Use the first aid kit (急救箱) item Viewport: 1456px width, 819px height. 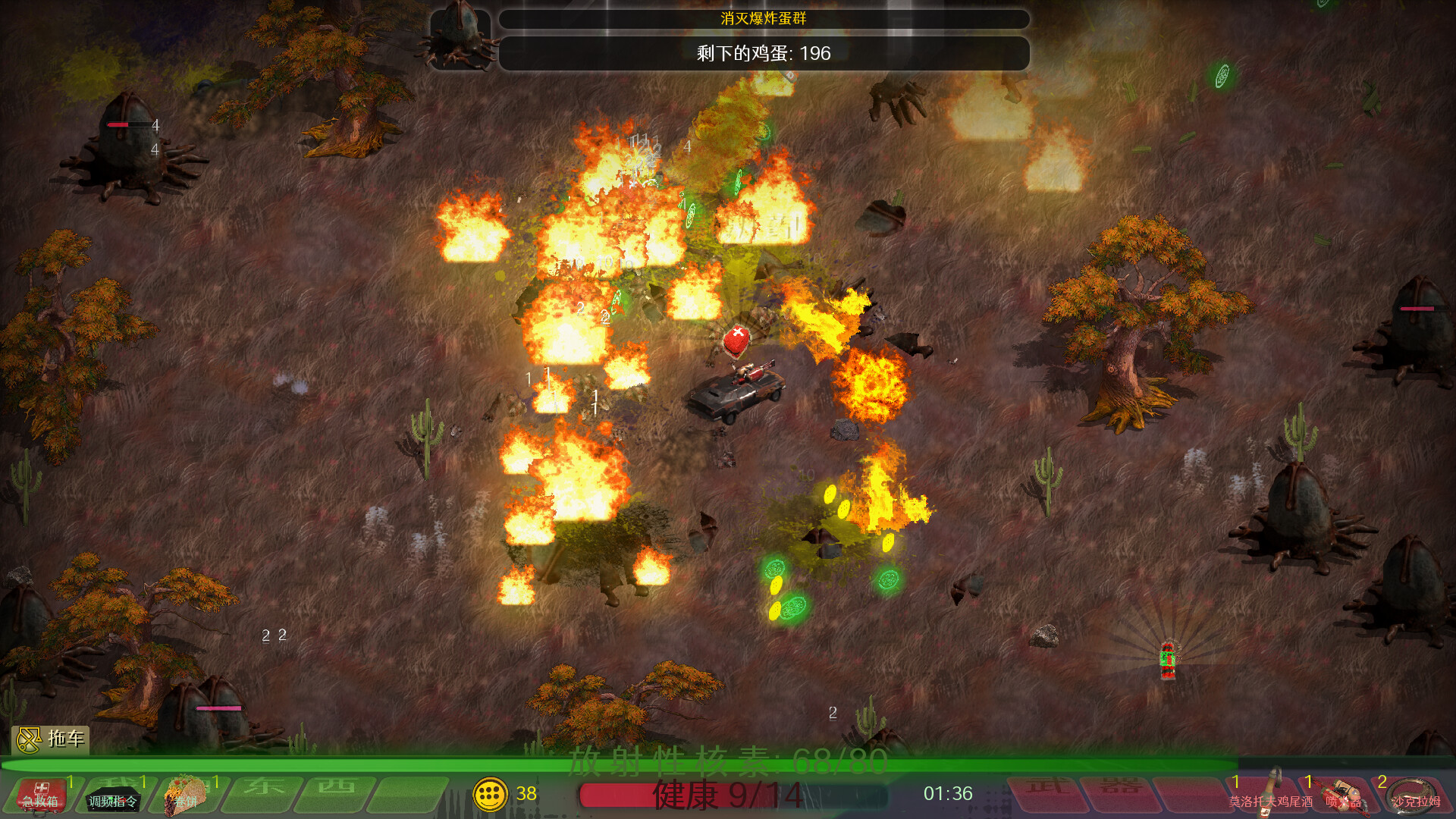41,794
